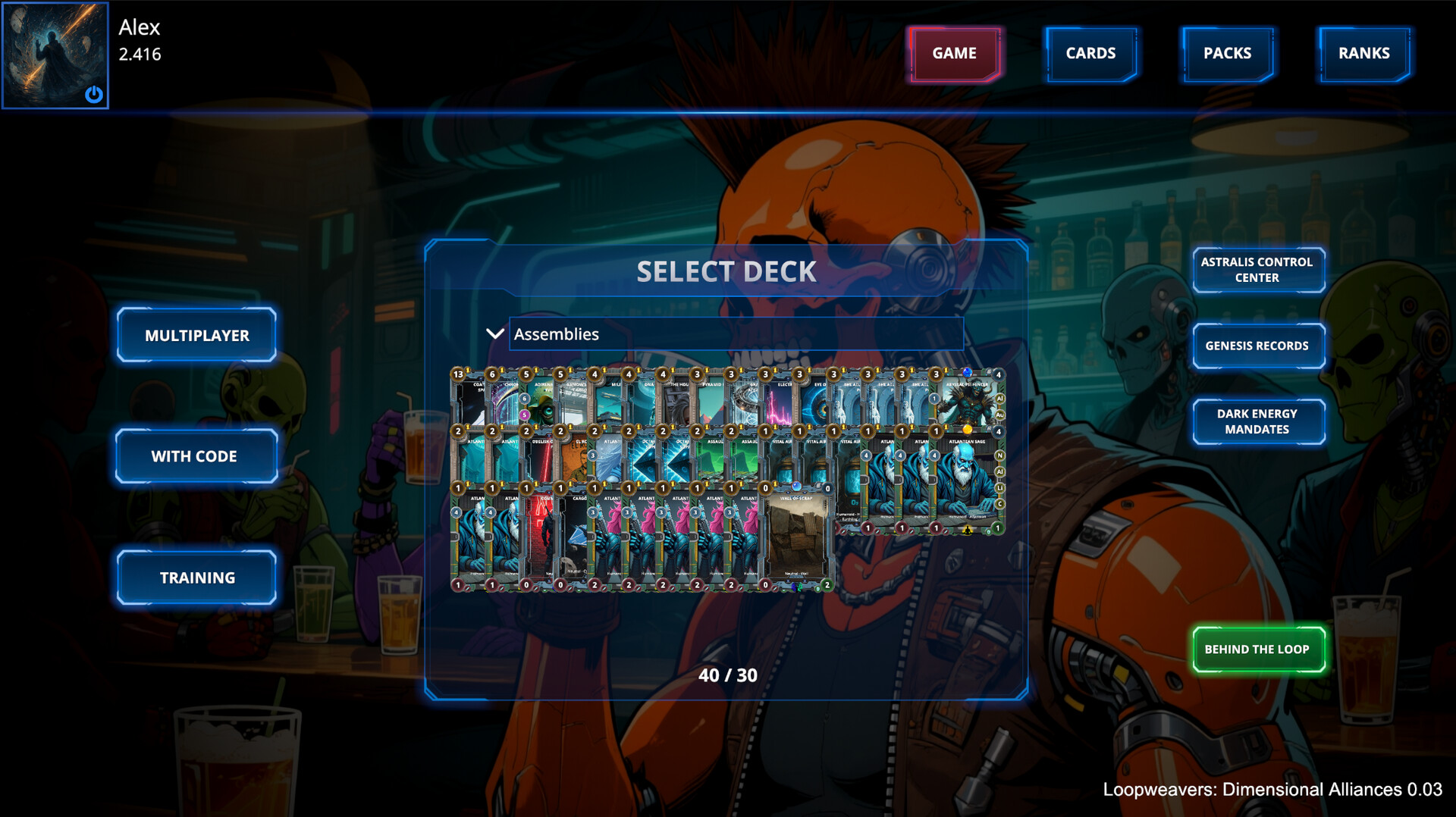The height and width of the screenshot is (817, 1456).
Task: Click the power icon on the avatar
Action: click(x=94, y=94)
